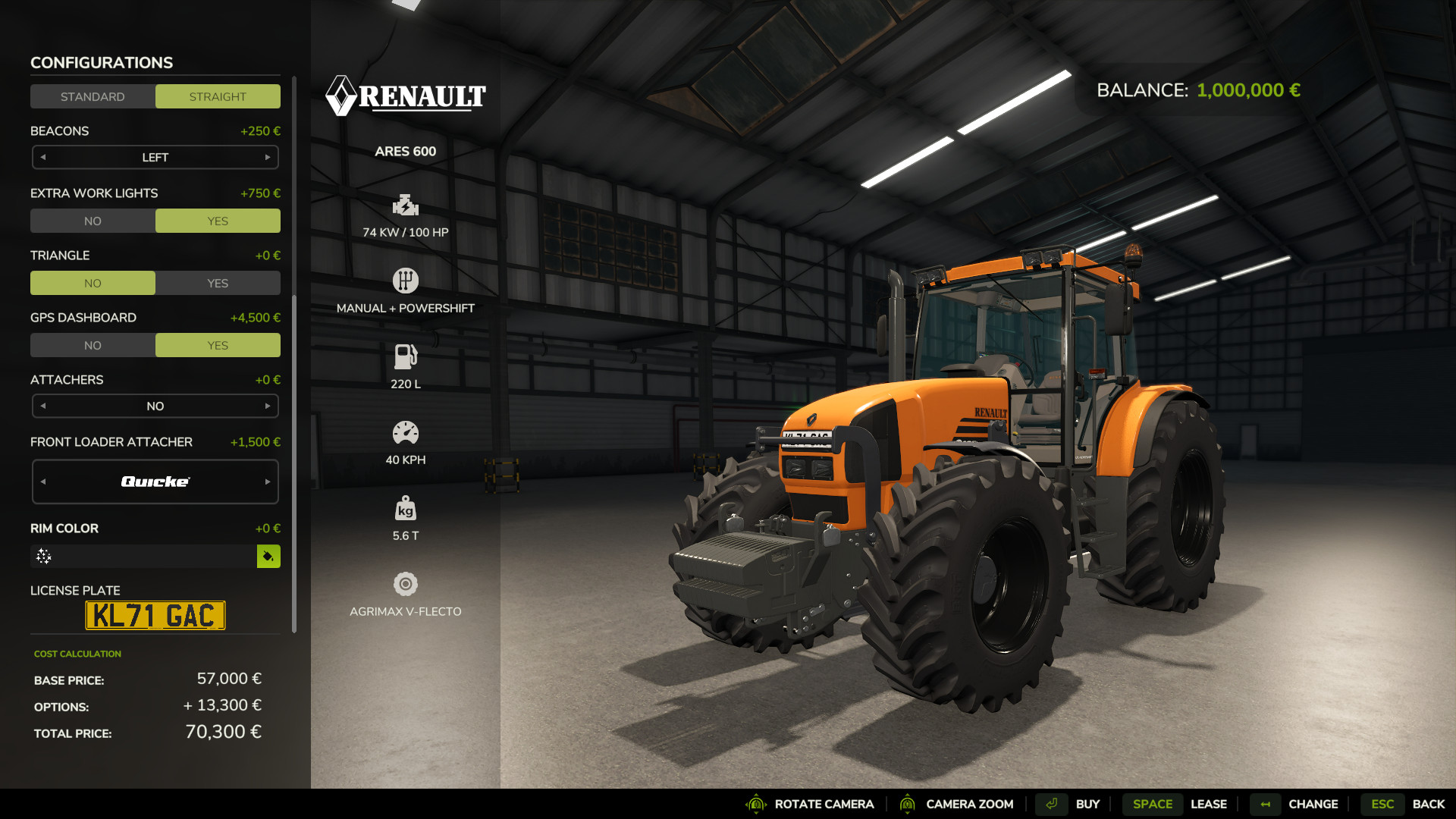Select the STANDARD configuration option
The height and width of the screenshot is (819, 1456).
click(93, 96)
